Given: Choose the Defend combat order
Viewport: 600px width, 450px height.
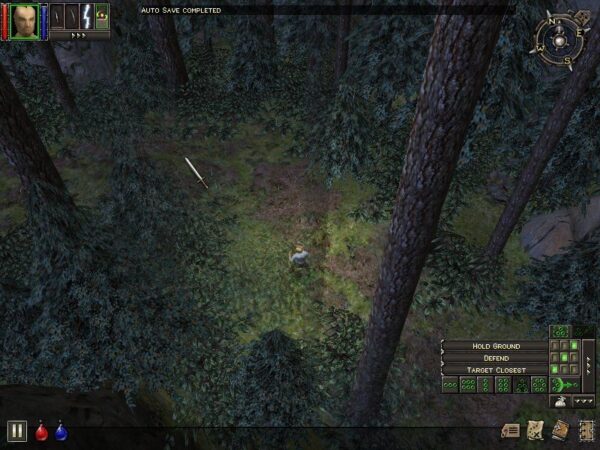Looking at the screenshot, I should [x=496, y=358].
